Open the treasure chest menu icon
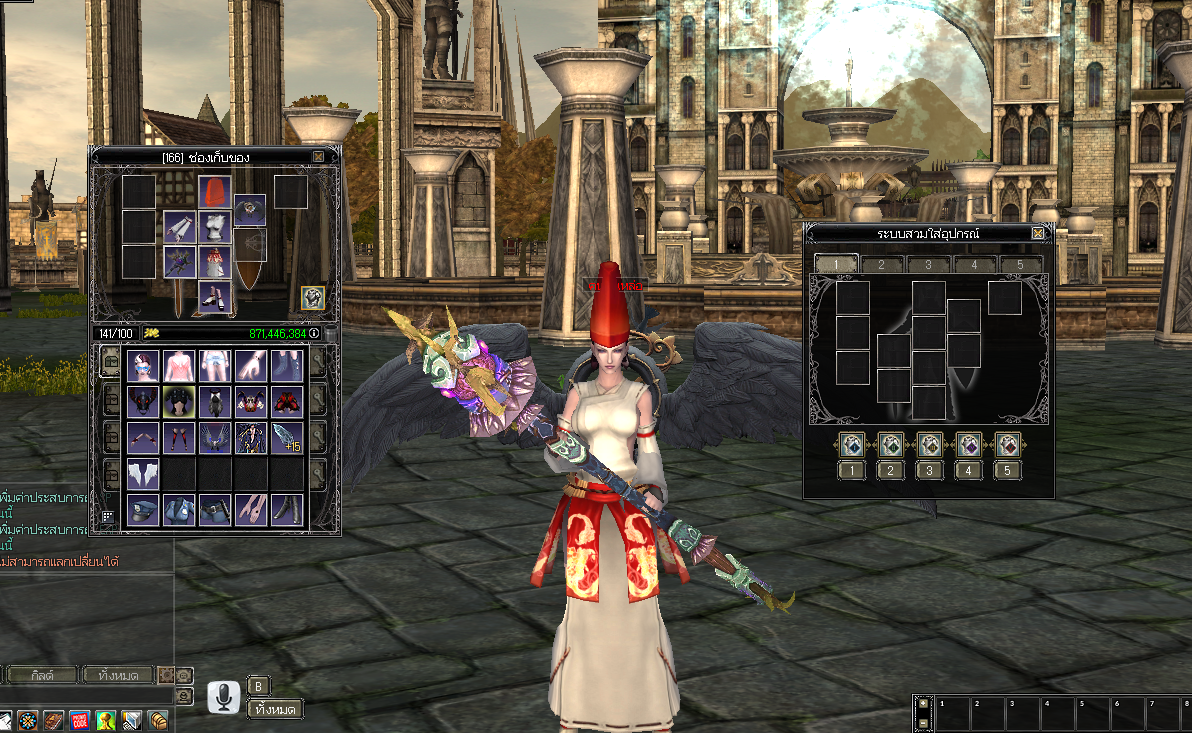This screenshot has width=1192, height=733. pos(158,720)
